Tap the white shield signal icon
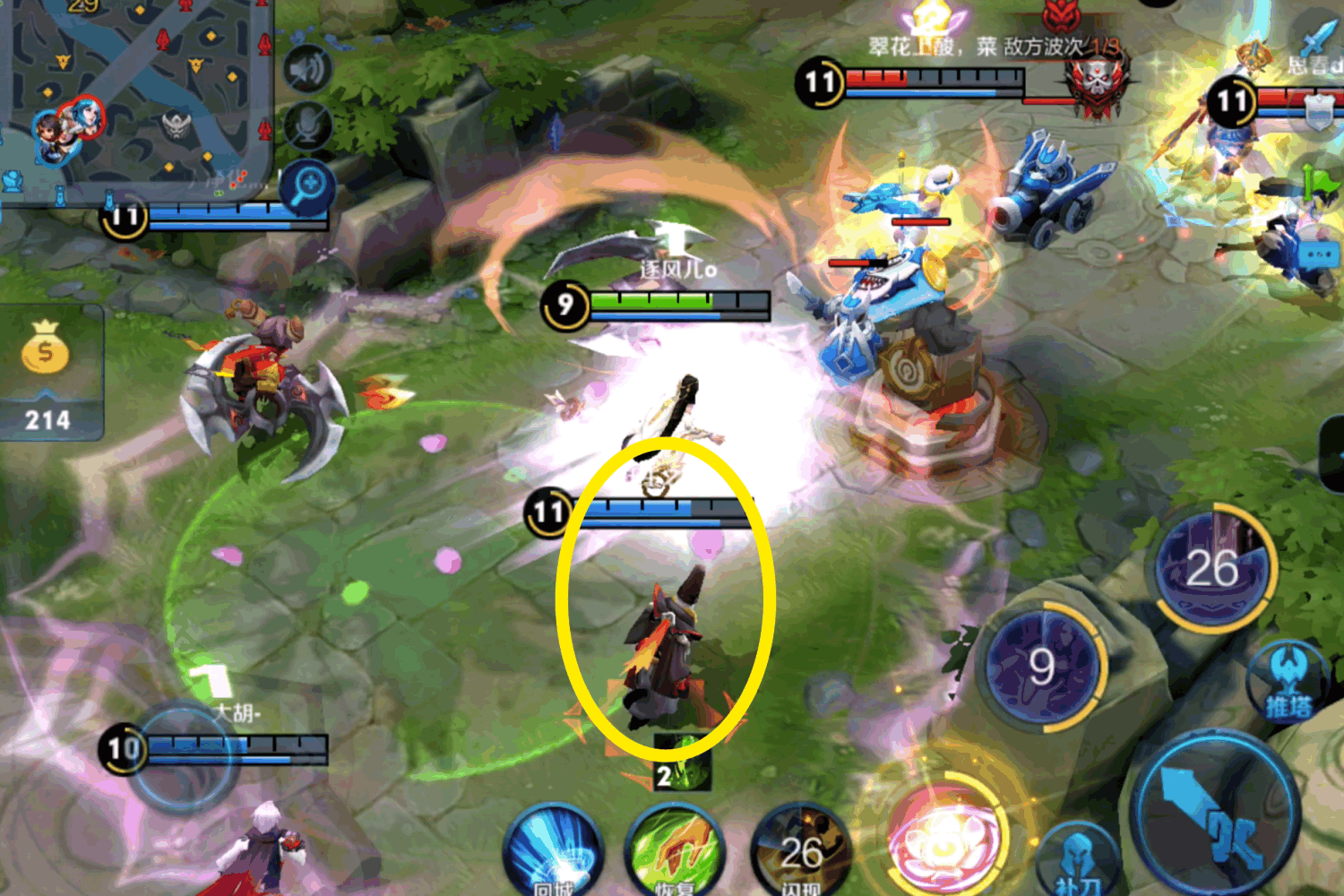The height and width of the screenshot is (896, 1344). [x=1319, y=112]
